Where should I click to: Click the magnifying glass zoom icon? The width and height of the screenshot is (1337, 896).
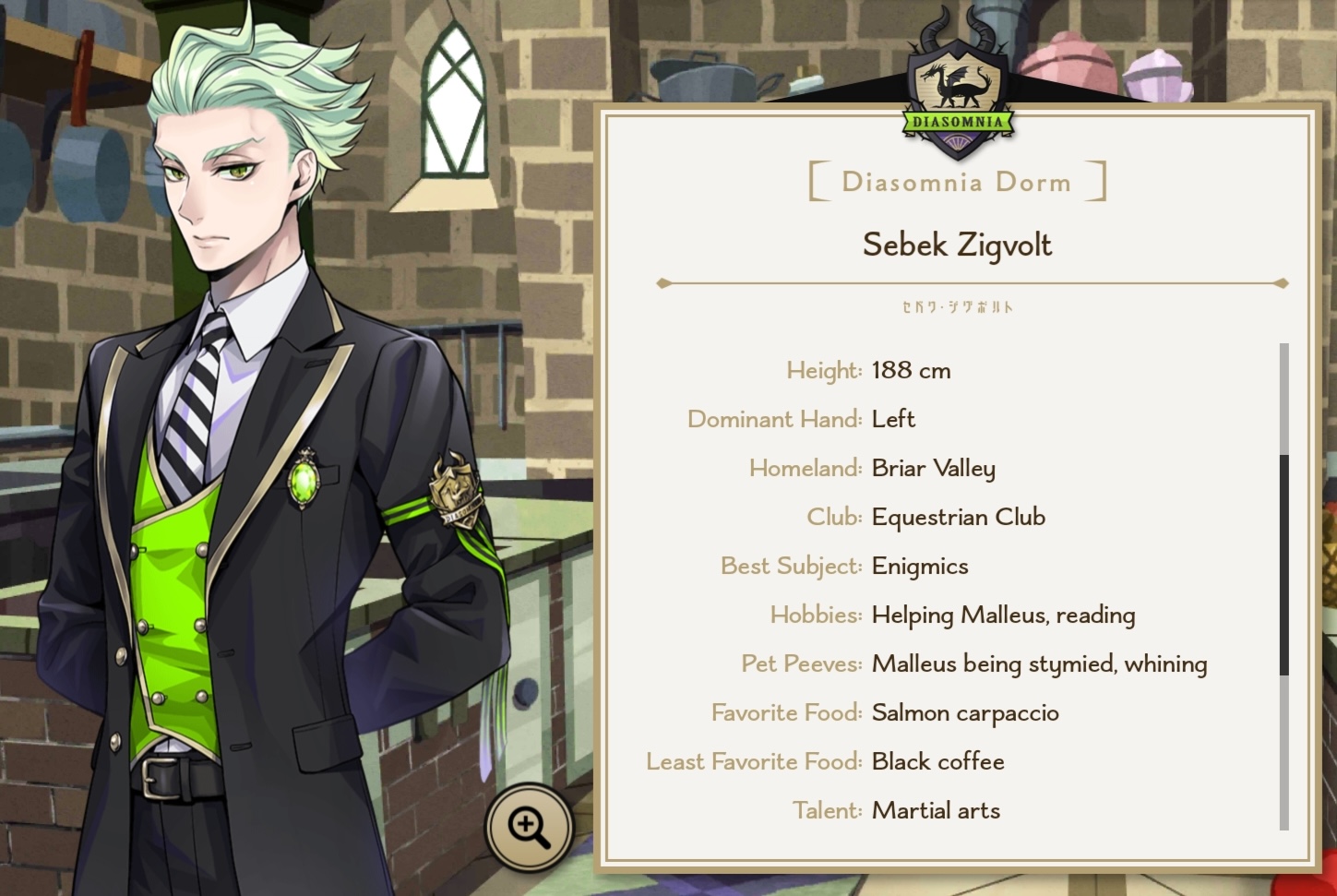click(529, 827)
